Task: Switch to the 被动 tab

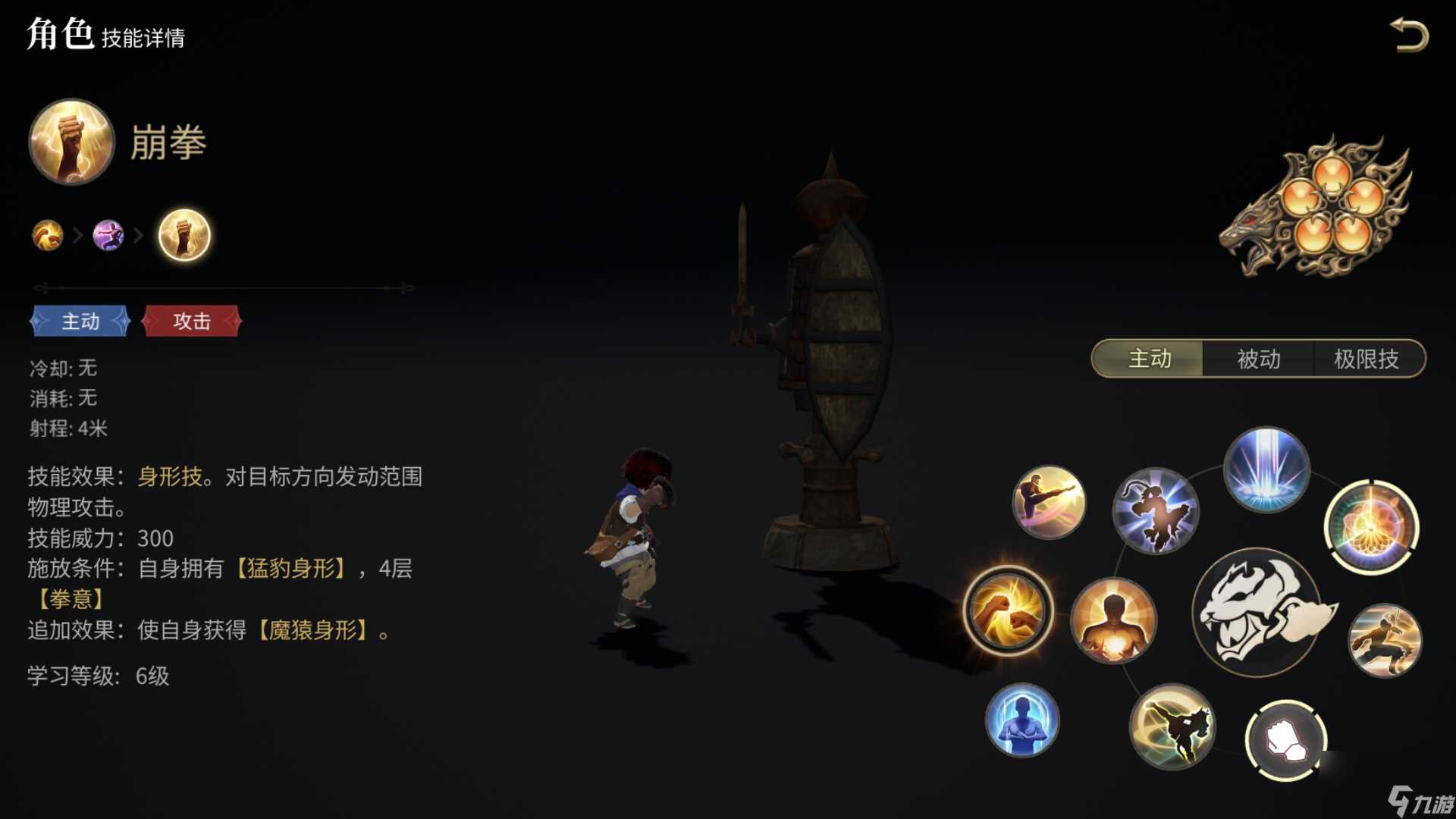Action: point(1259,359)
